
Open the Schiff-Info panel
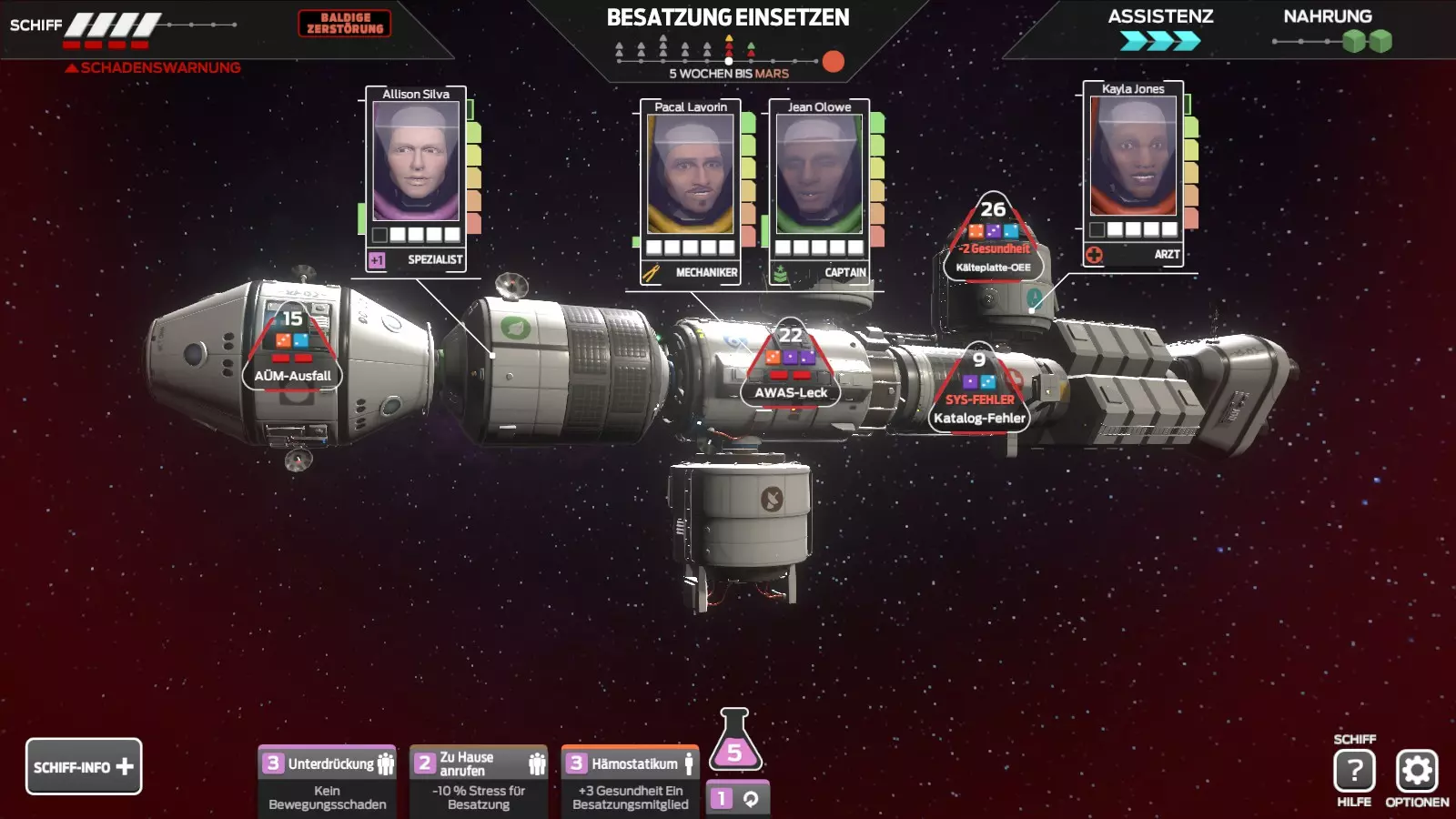tap(84, 766)
